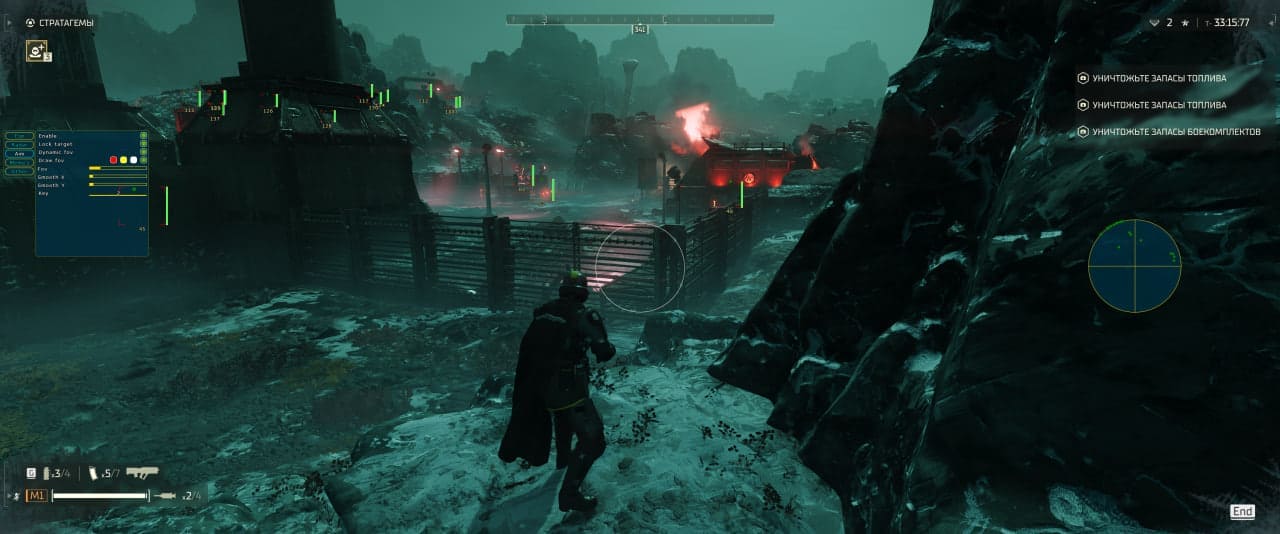Toggle the Enable checkbox in the overlay panel
Image resolution: width=1280 pixels, height=534 pixels.
click(143, 135)
